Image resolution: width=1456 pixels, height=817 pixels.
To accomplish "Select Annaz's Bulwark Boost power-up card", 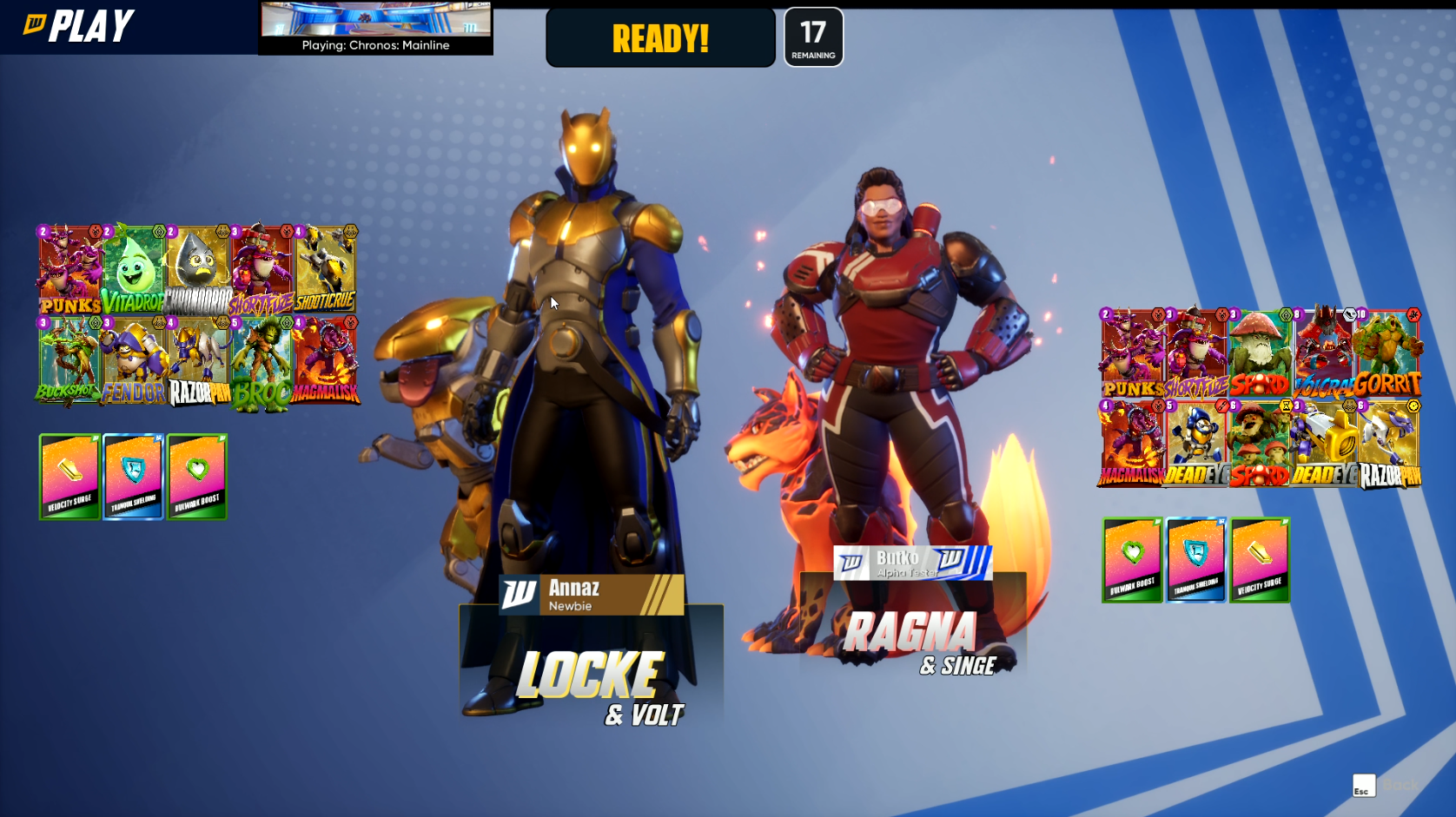I will click(197, 477).
